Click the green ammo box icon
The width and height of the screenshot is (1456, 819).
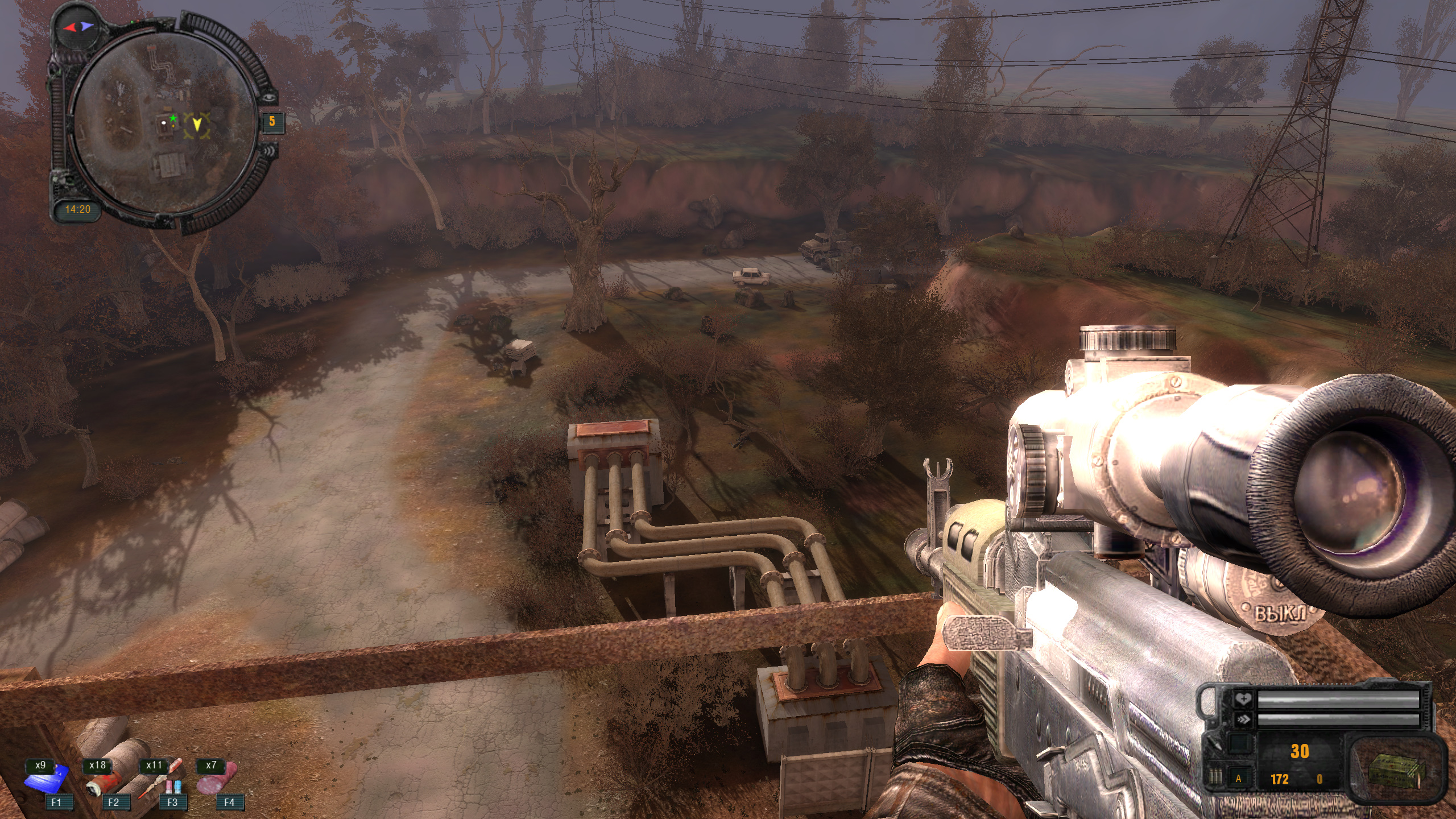[1396, 768]
